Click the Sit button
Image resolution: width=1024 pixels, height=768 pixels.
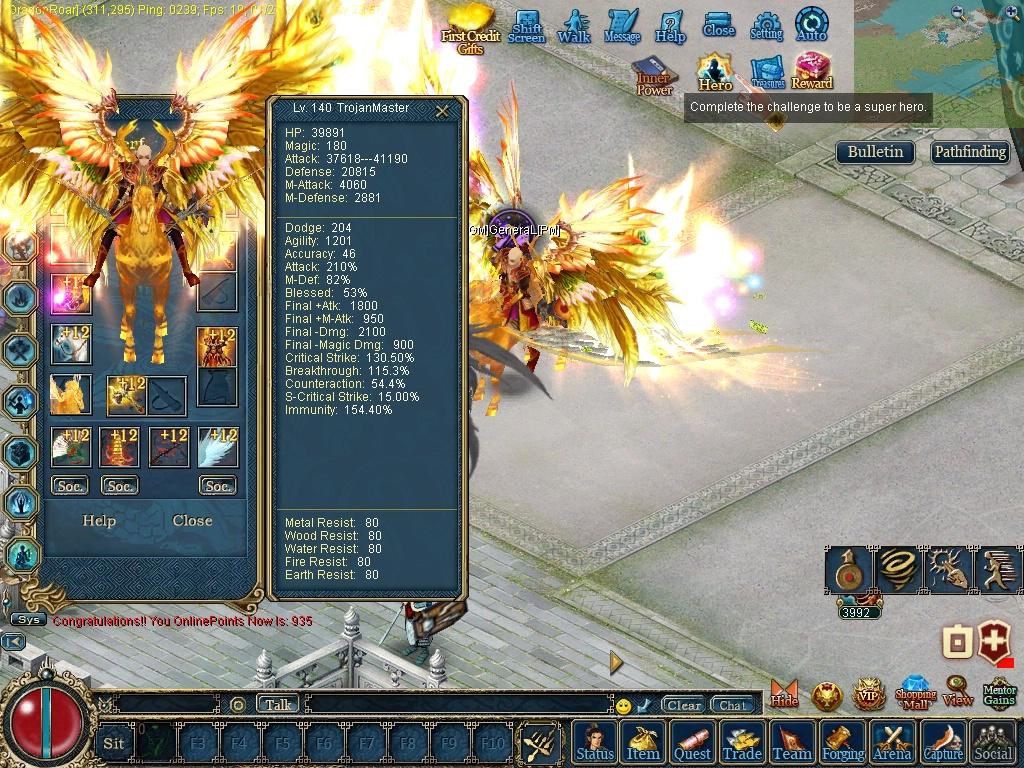pyautogui.click(x=114, y=743)
